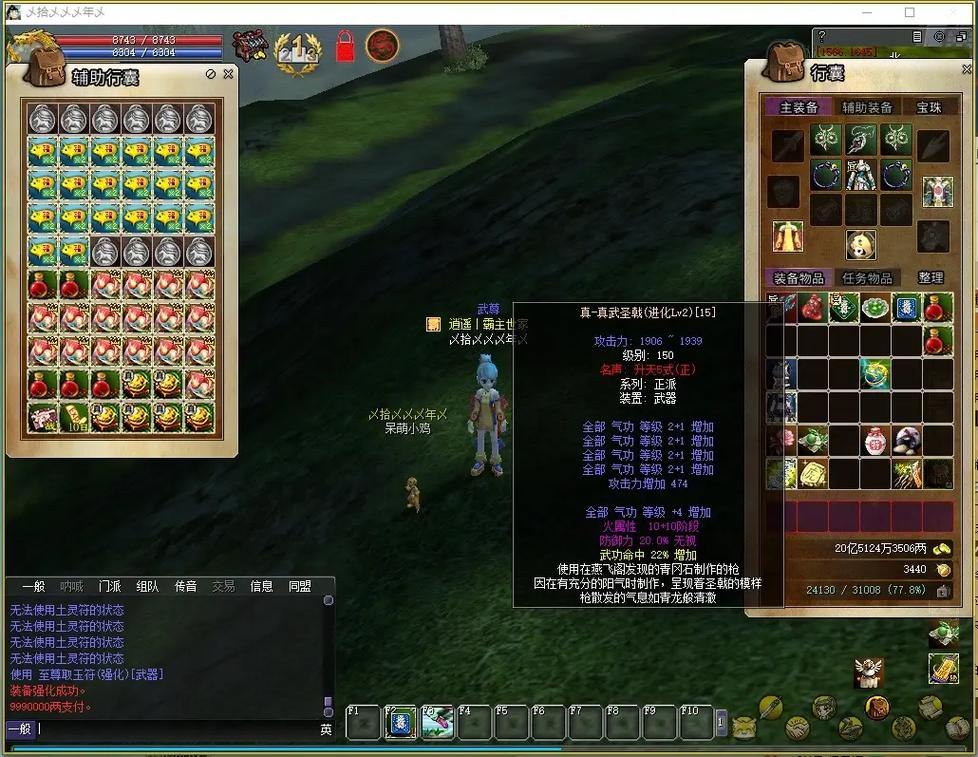This screenshot has width=978, height=757.
Task: Choose the 同盟 alliance chat tab
Action: (299, 586)
